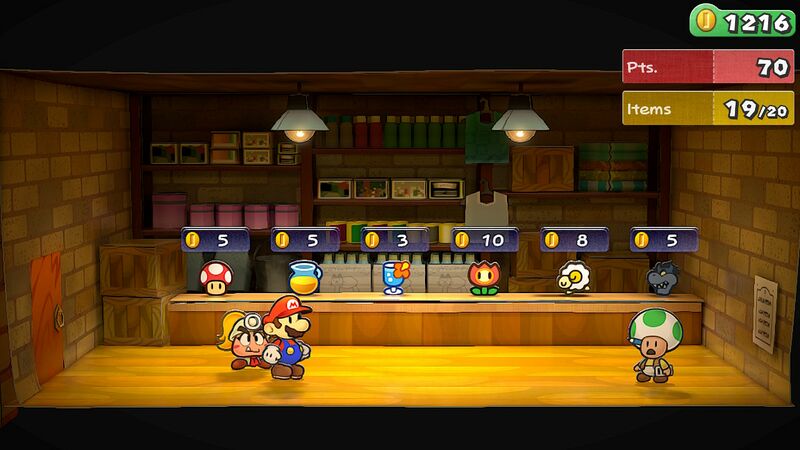Select the dark Fright Mask item
This screenshot has width=800, height=450.
click(x=662, y=277)
